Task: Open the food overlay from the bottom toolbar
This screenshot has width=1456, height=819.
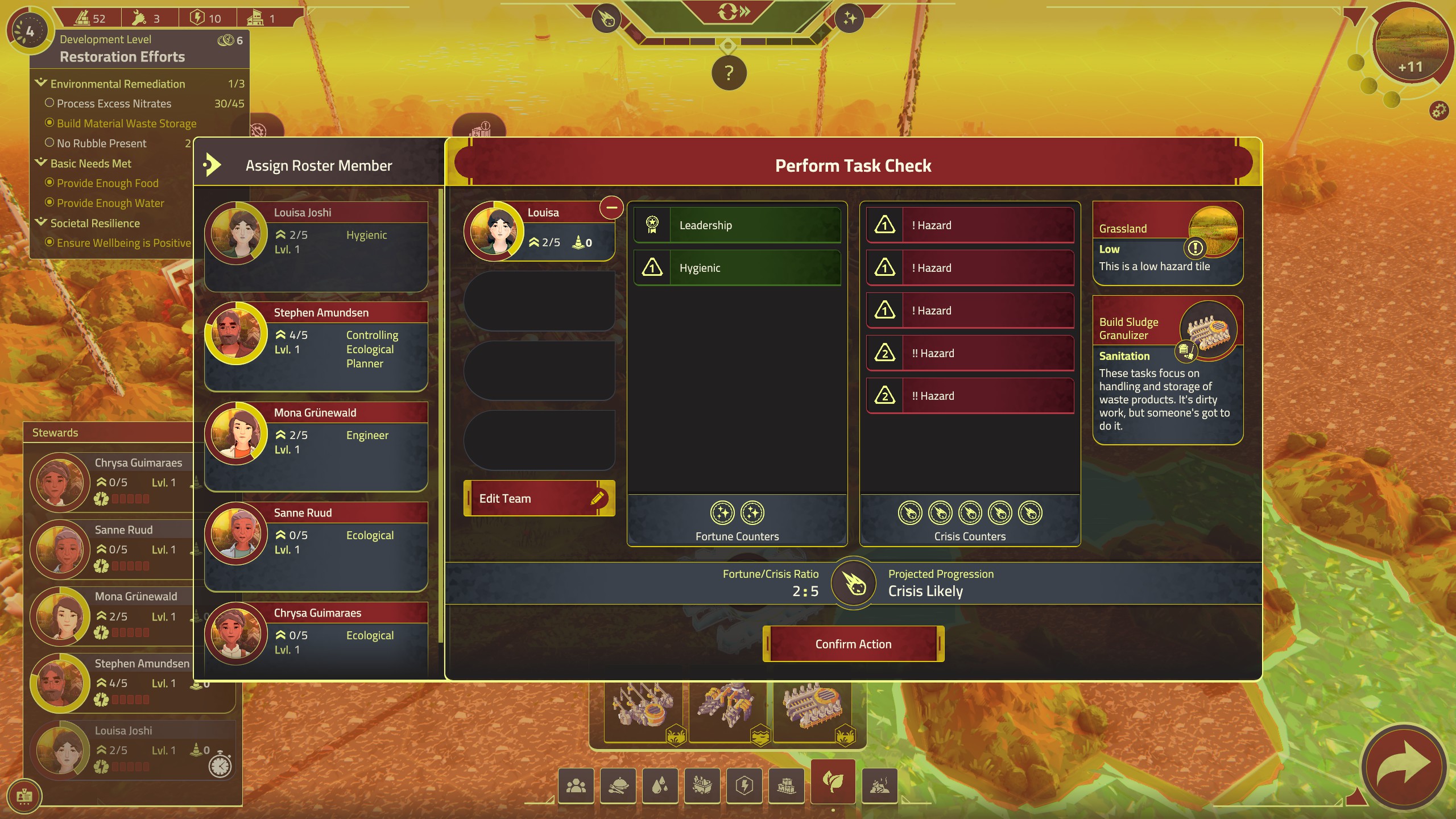Action: tap(619, 785)
